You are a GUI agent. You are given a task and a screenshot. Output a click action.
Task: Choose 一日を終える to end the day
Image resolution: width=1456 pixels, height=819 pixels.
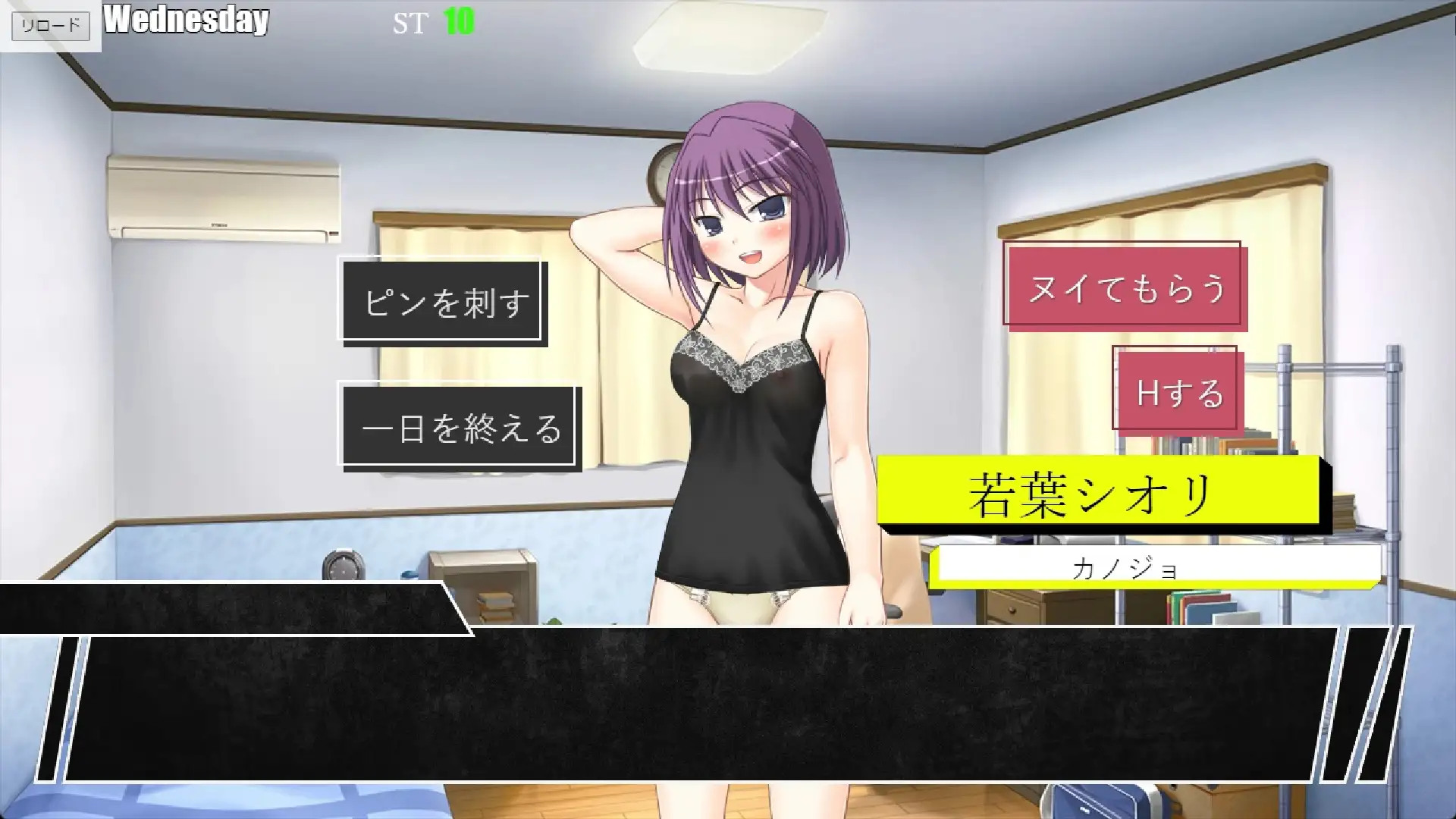click(461, 428)
